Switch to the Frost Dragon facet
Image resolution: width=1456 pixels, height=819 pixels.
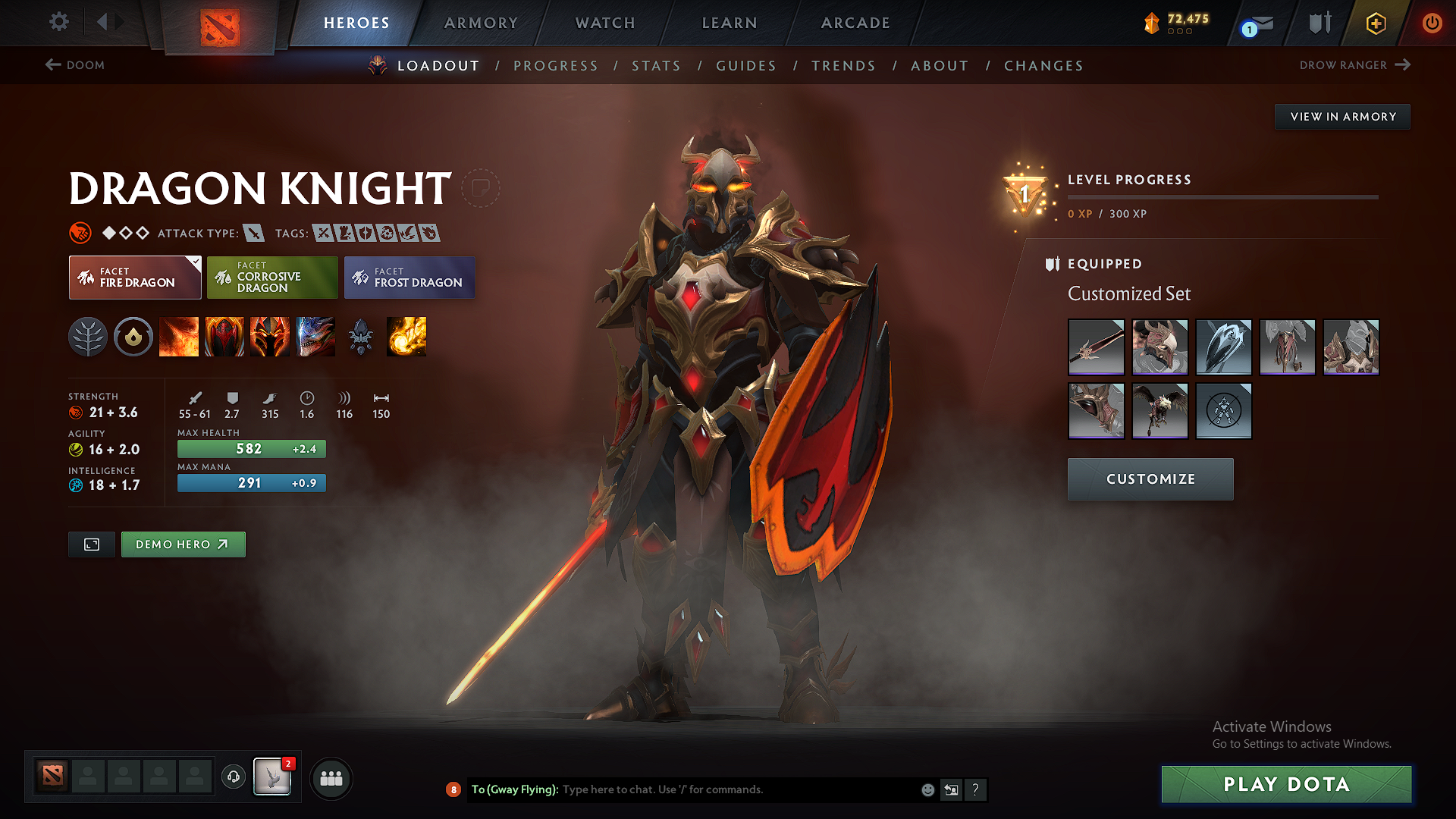tap(409, 277)
